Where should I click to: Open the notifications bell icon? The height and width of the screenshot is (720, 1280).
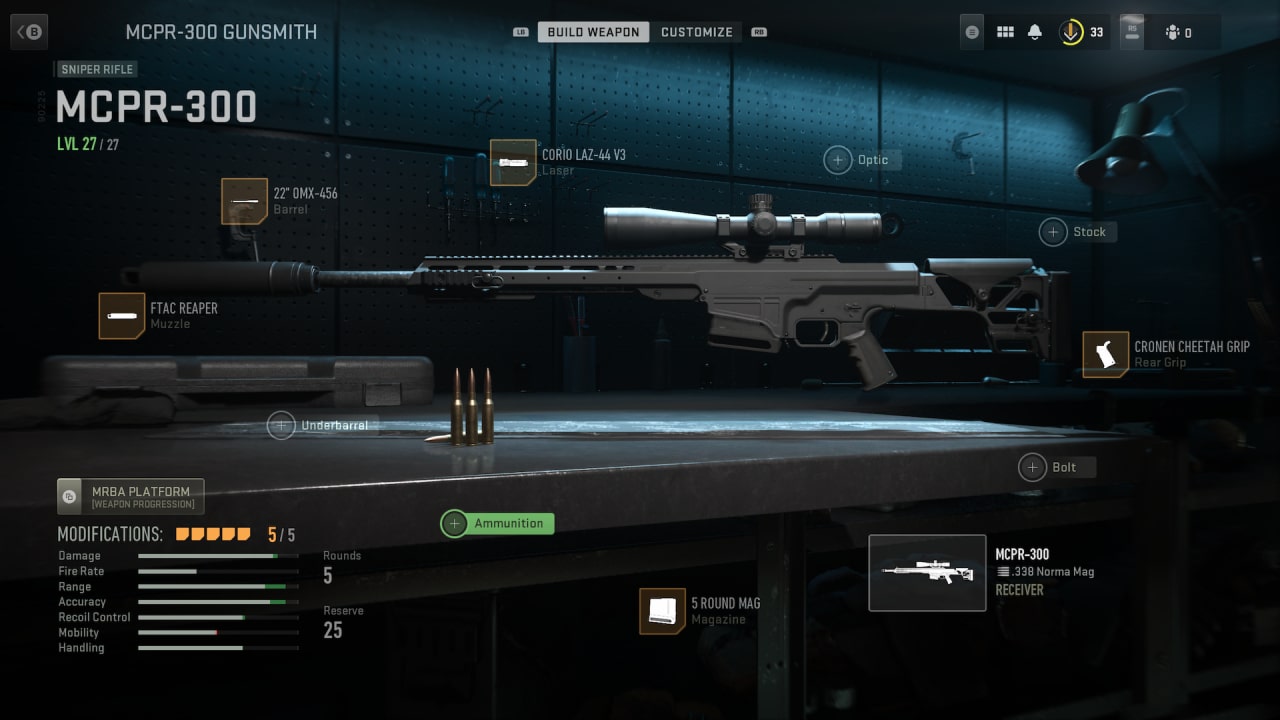(x=1037, y=31)
